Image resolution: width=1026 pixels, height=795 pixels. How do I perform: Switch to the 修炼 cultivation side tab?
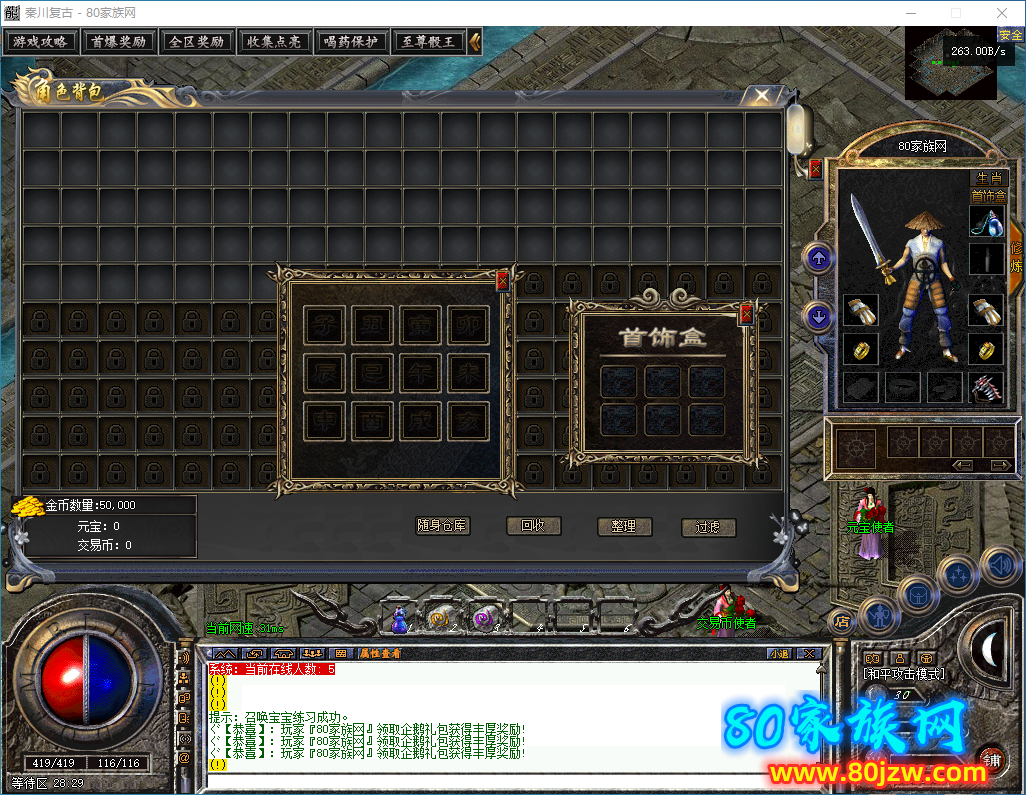pyautogui.click(x=1016, y=256)
